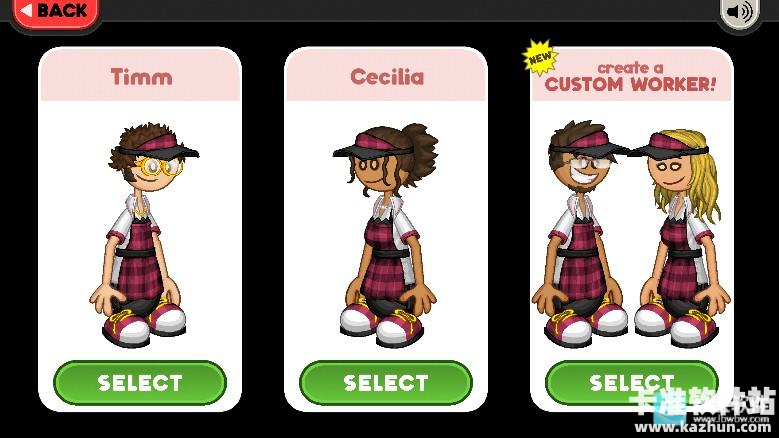Toggle the sound speaker icon

(740, 11)
